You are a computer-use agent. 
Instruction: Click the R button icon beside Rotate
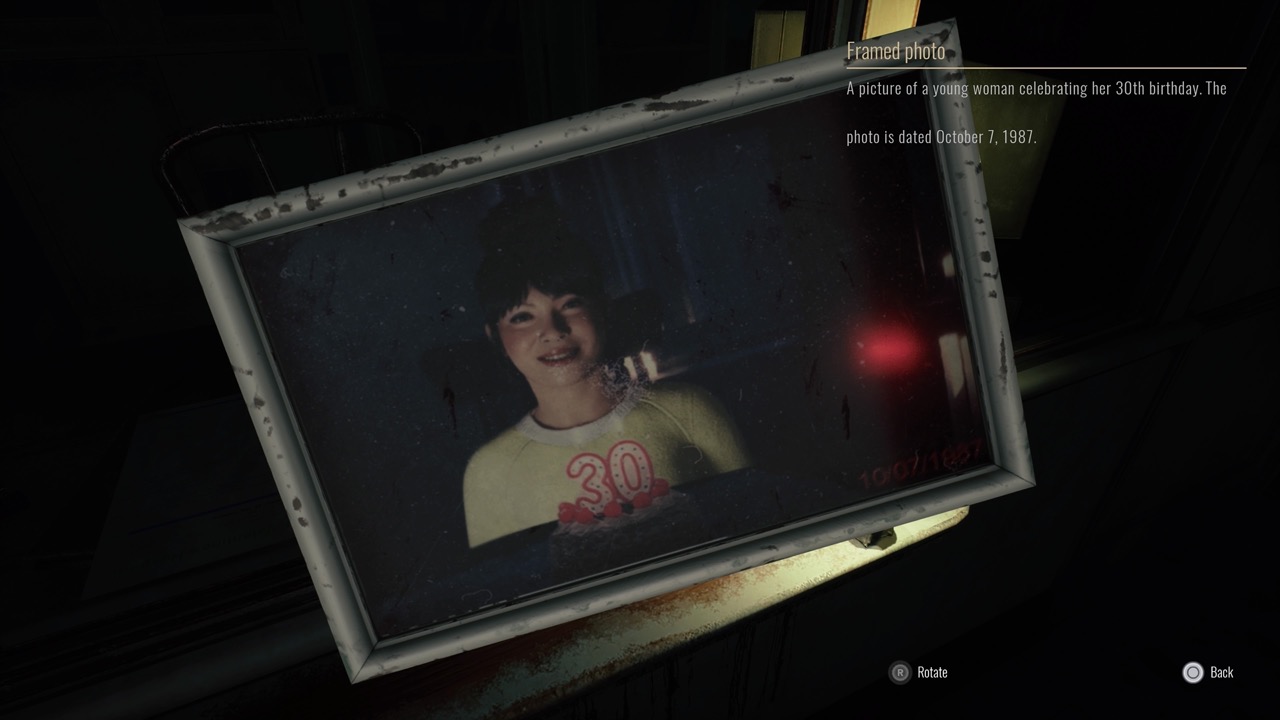click(898, 672)
